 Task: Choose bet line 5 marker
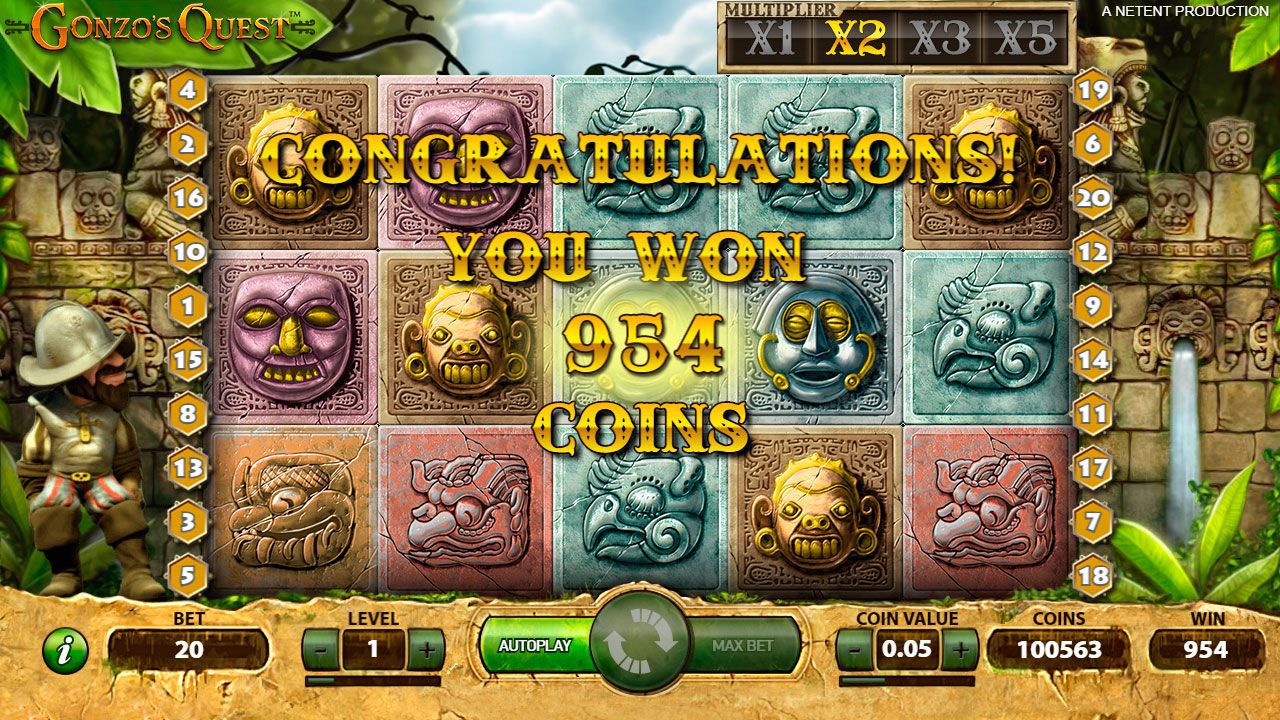tap(187, 575)
